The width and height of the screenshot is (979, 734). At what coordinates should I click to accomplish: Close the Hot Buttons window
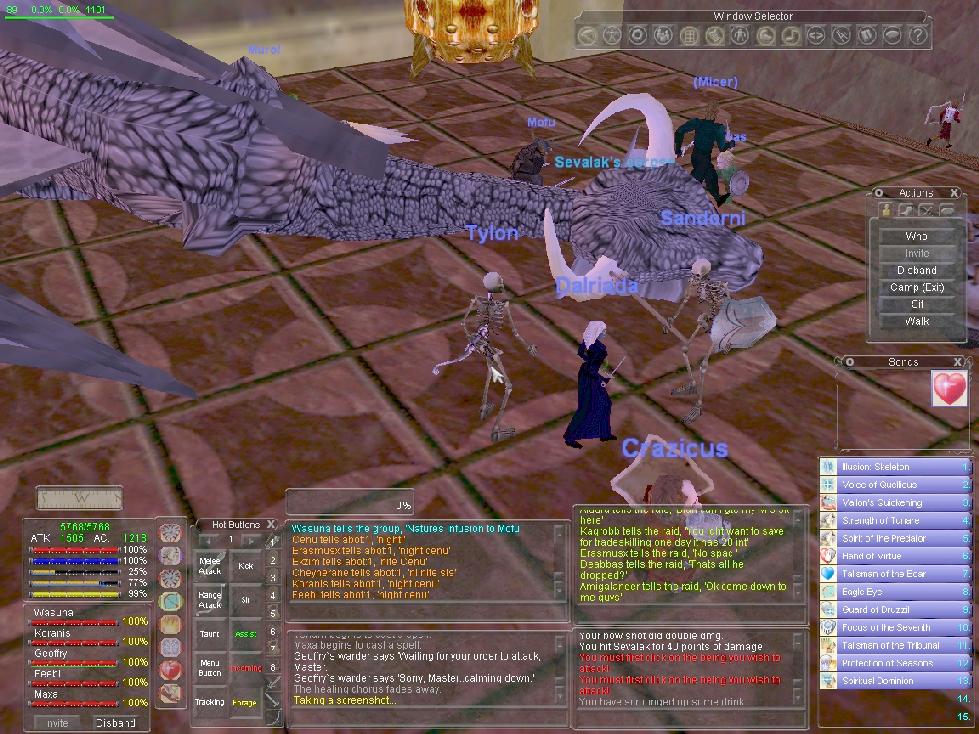pos(271,524)
